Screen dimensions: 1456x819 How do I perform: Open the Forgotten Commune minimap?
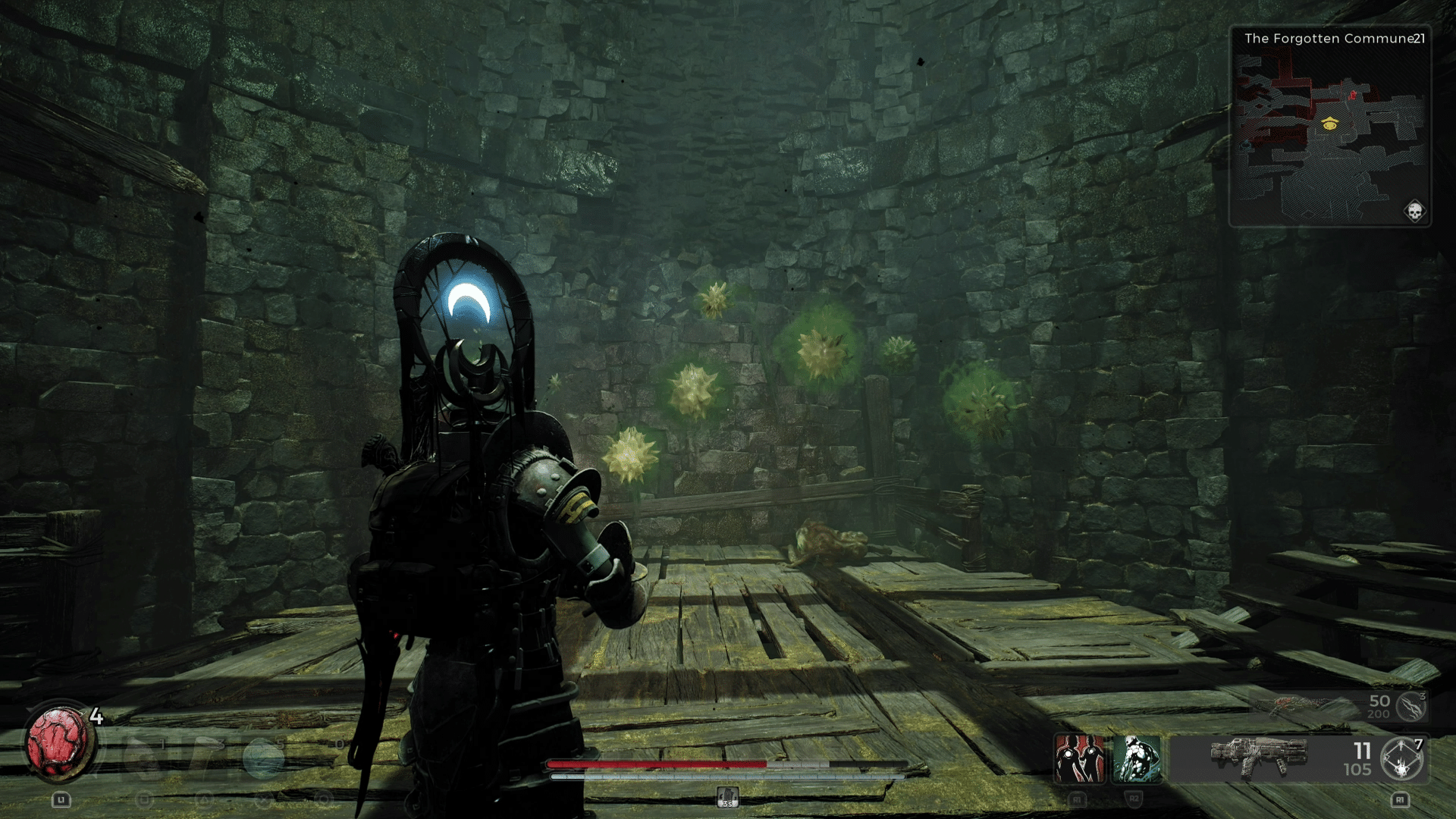1329,129
